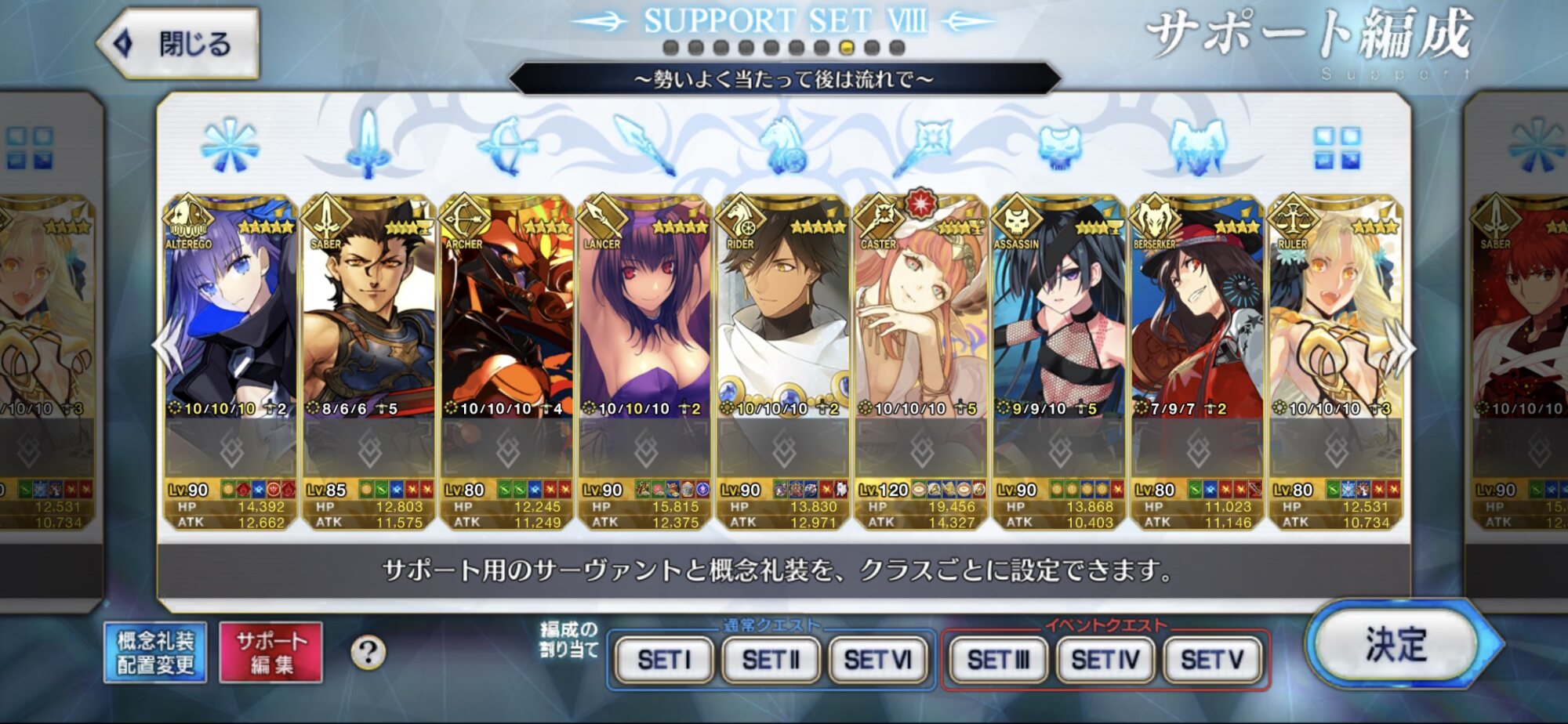Pick the Lancer support servant card
The height and width of the screenshot is (724, 1568).
click(644, 329)
